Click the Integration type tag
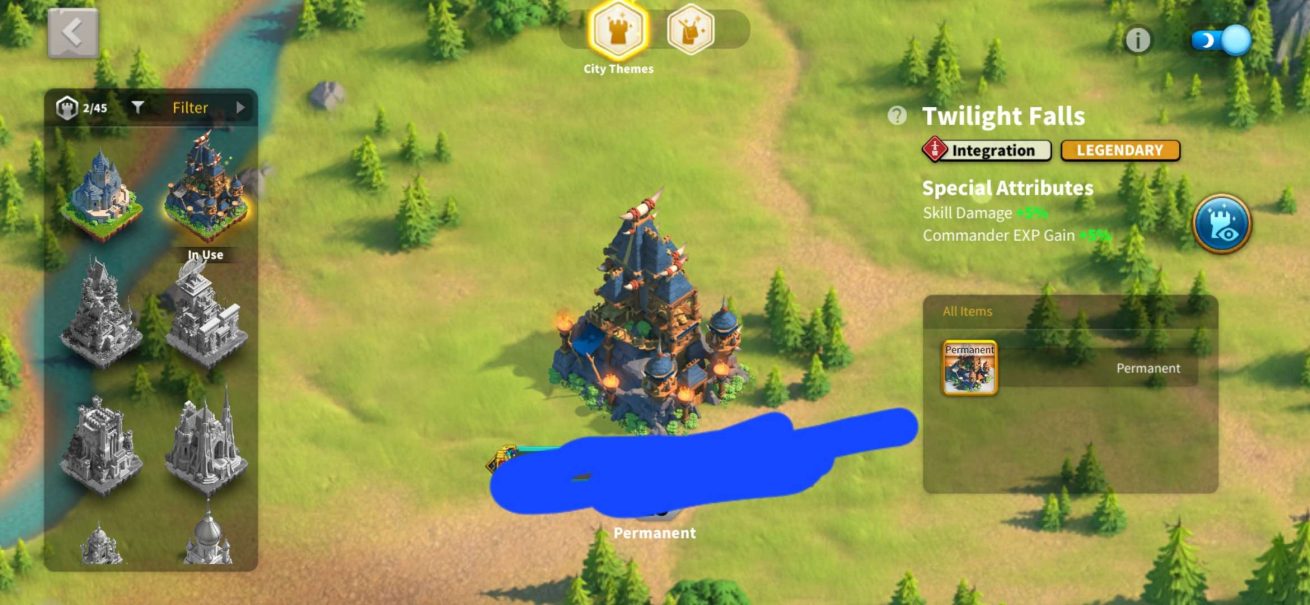This screenshot has height=605, width=1310. pos(986,151)
